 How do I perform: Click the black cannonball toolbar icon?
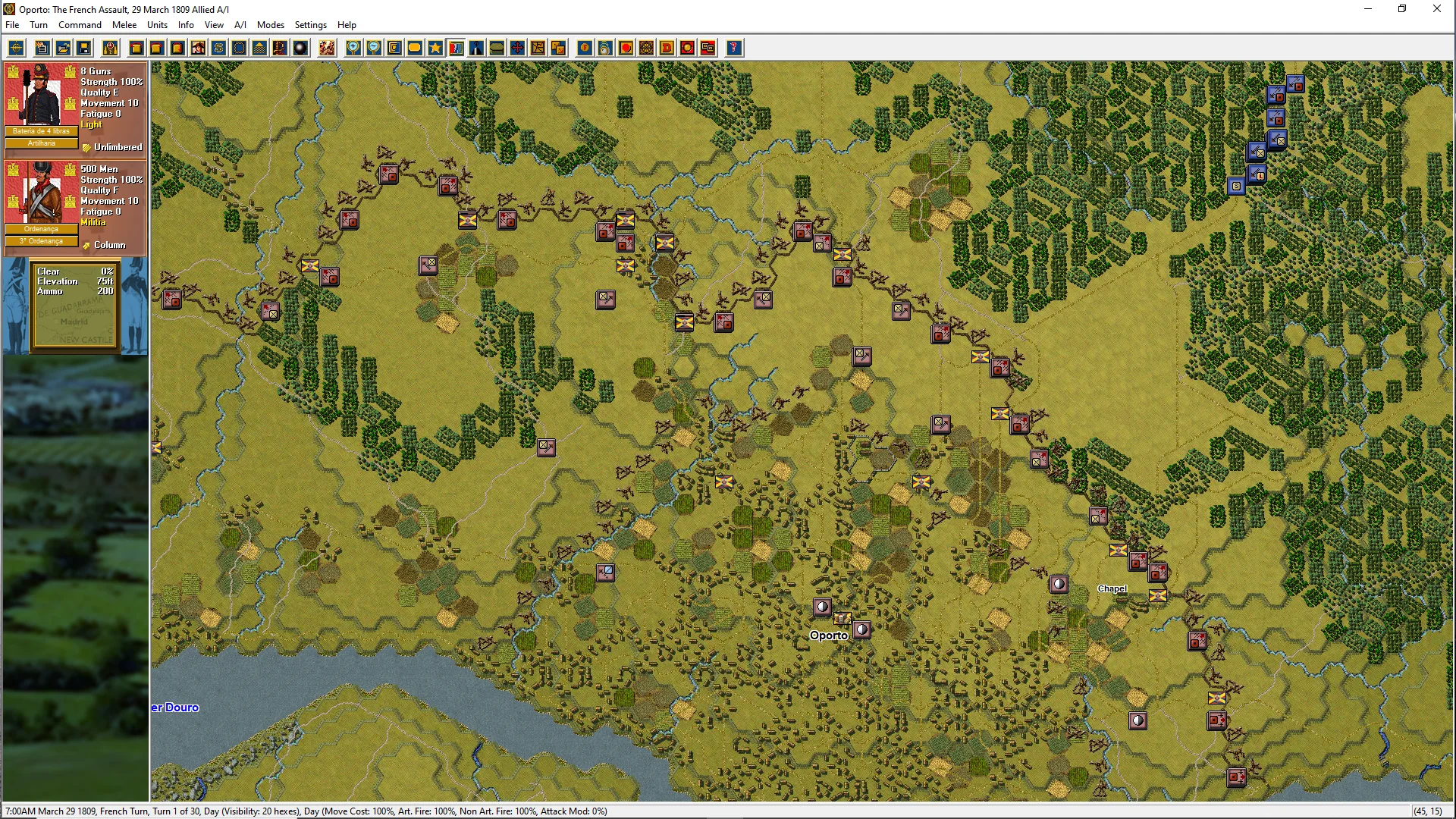click(301, 49)
